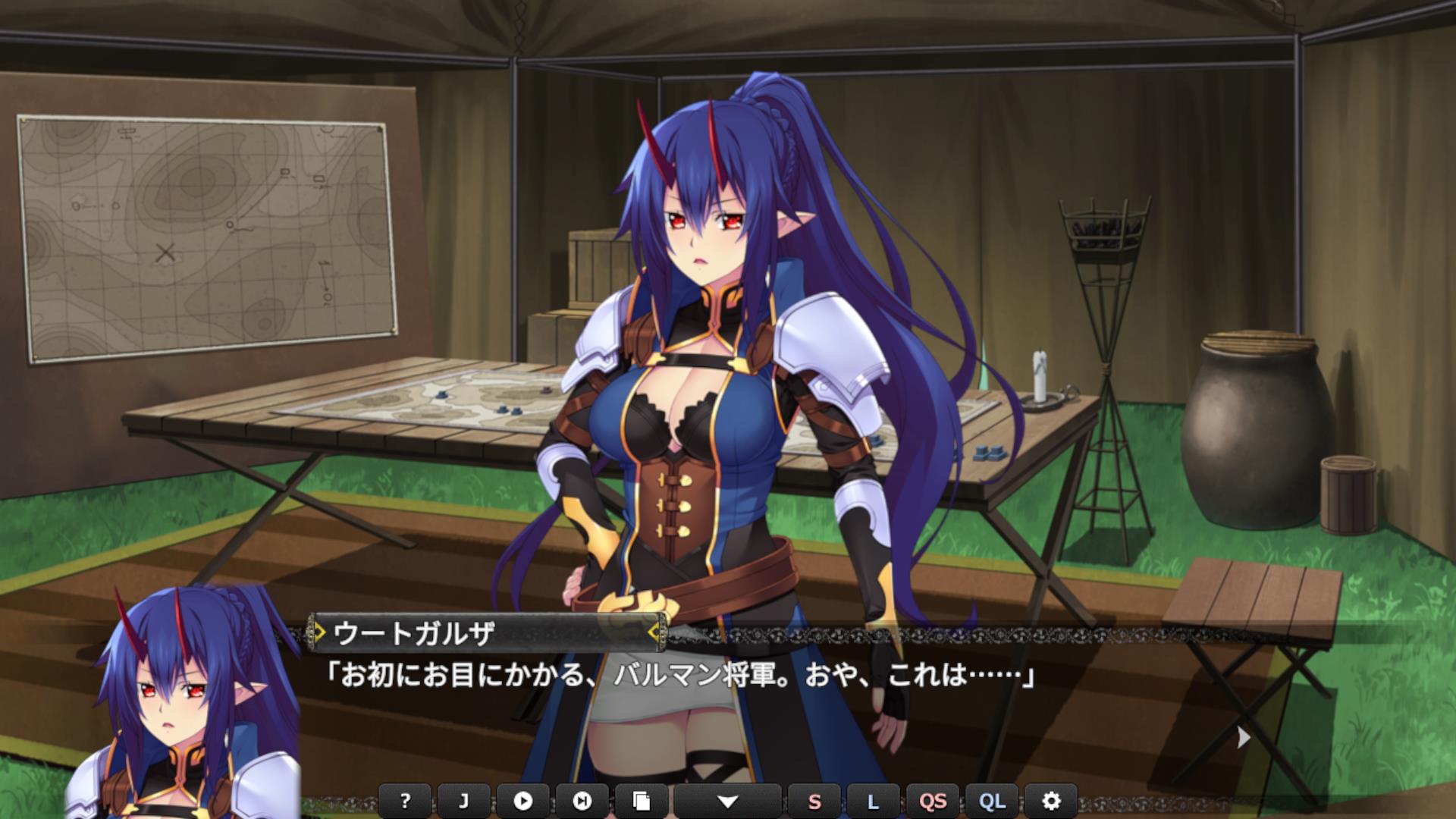
Task: Activate the skip forward button
Action: 582,801
